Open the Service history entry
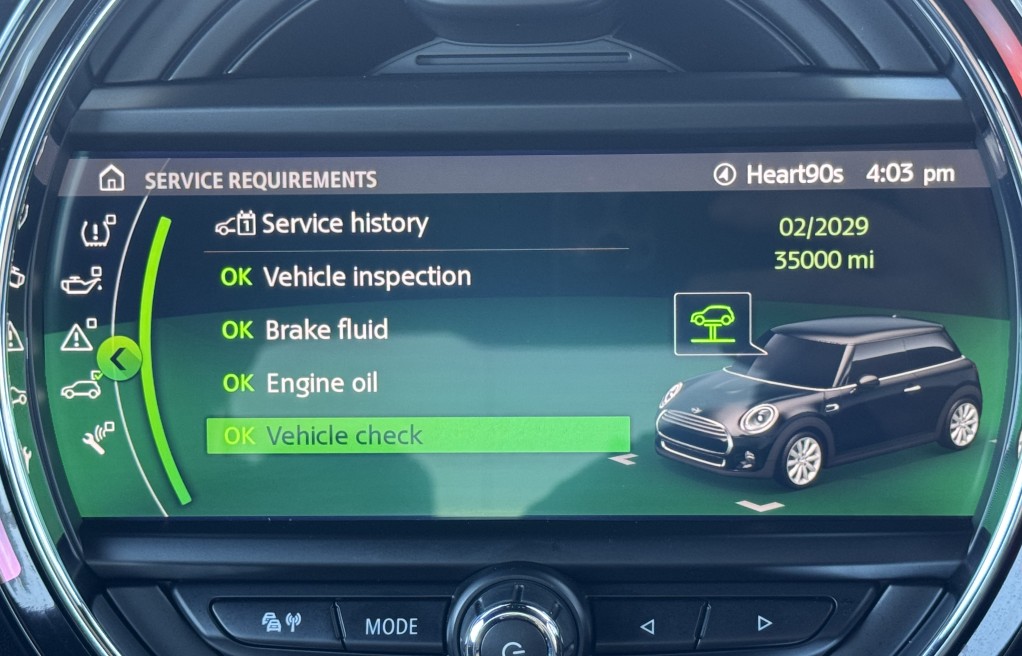1022x656 pixels. (x=344, y=224)
